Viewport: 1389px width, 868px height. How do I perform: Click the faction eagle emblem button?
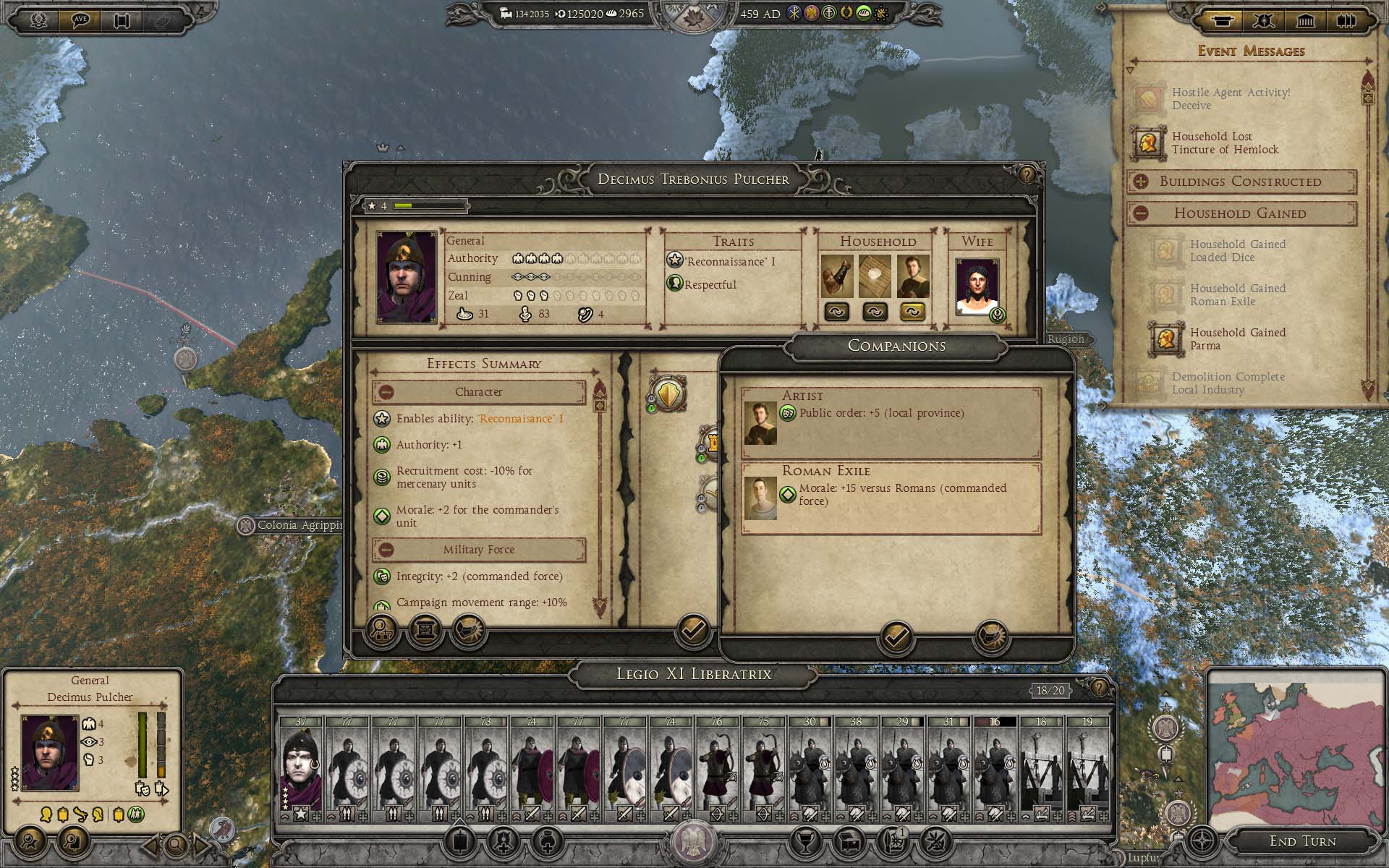click(x=693, y=841)
